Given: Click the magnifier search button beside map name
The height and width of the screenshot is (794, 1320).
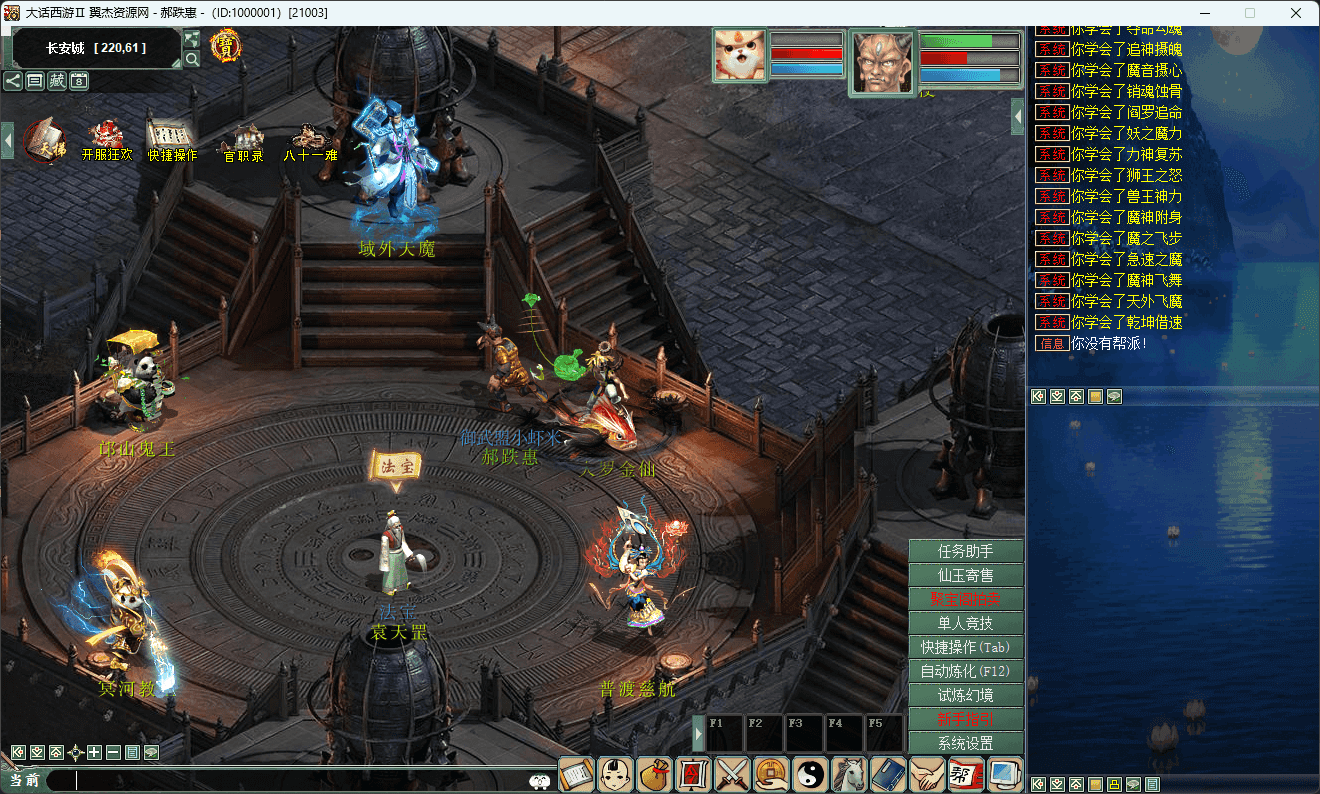Looking at the screenshot, I should 192,59.
